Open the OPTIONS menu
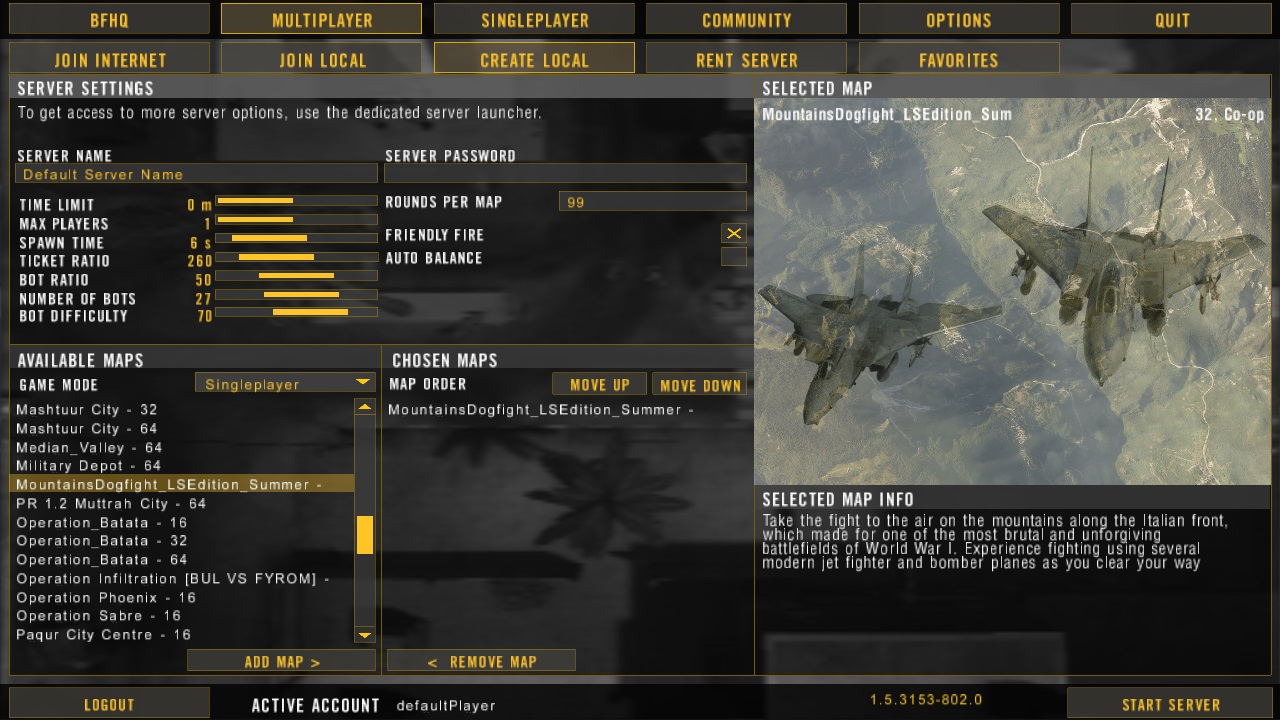1280x720 pixels. 958,18
